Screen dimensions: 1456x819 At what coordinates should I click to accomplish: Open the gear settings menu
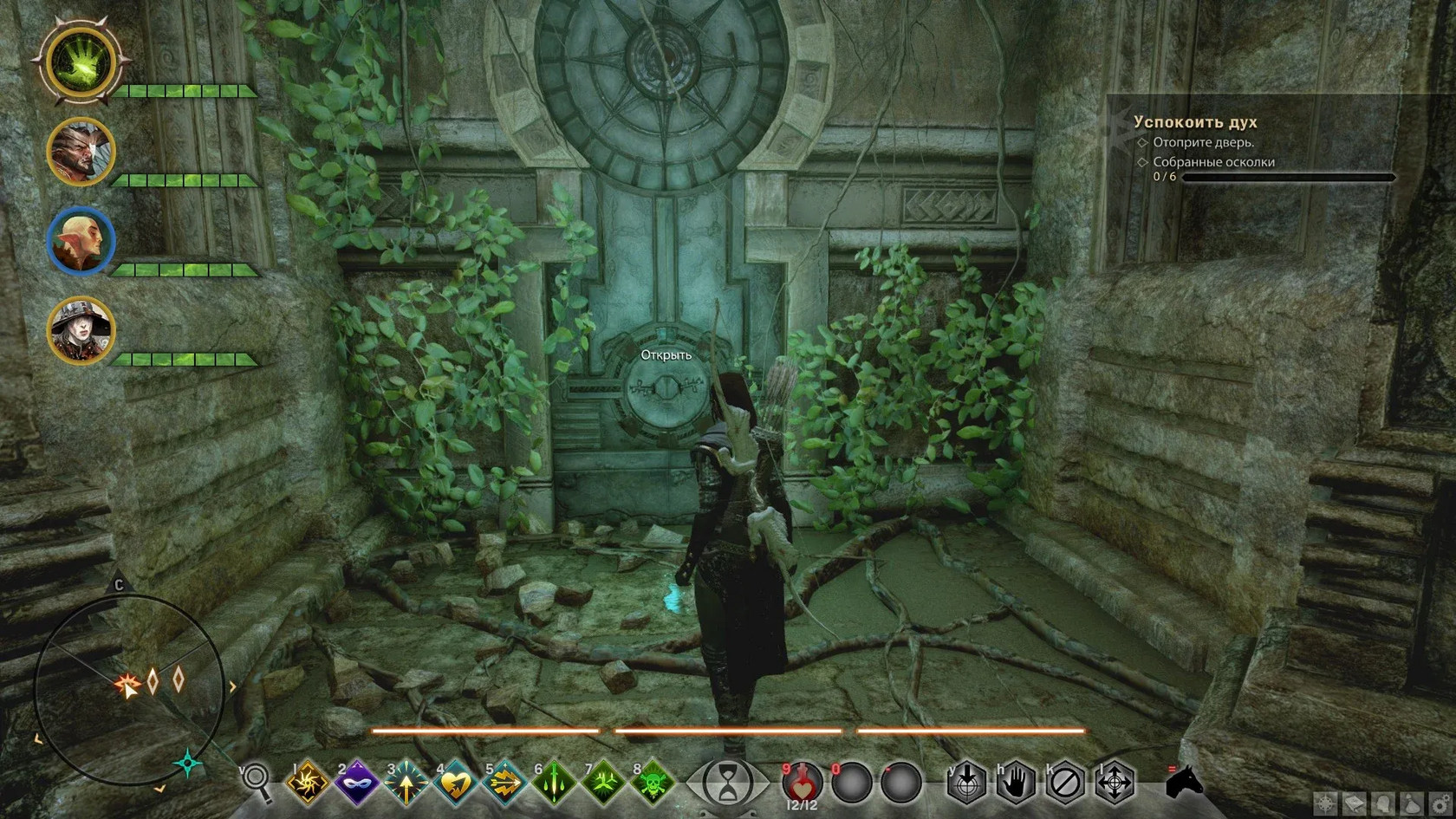pyautogui.click(x=1440, y=805)
